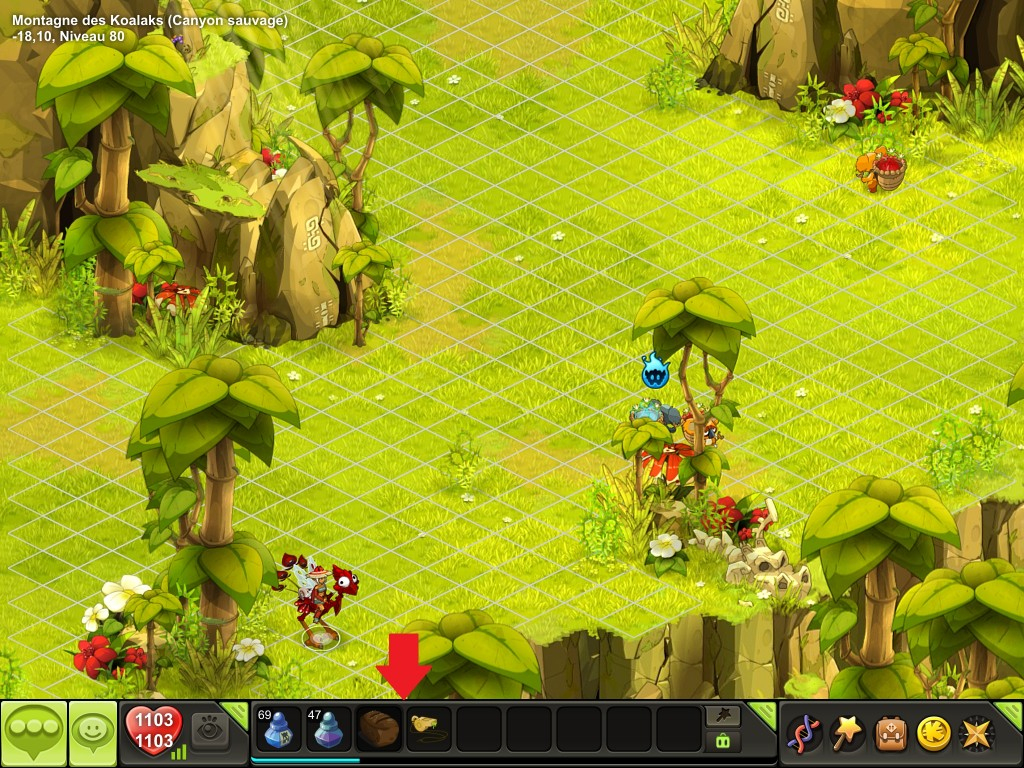This screenshot has height=768, width=1024.
Task: Toggle the eye spectator button
Action: pyautogui.click(x=210, y=729)
